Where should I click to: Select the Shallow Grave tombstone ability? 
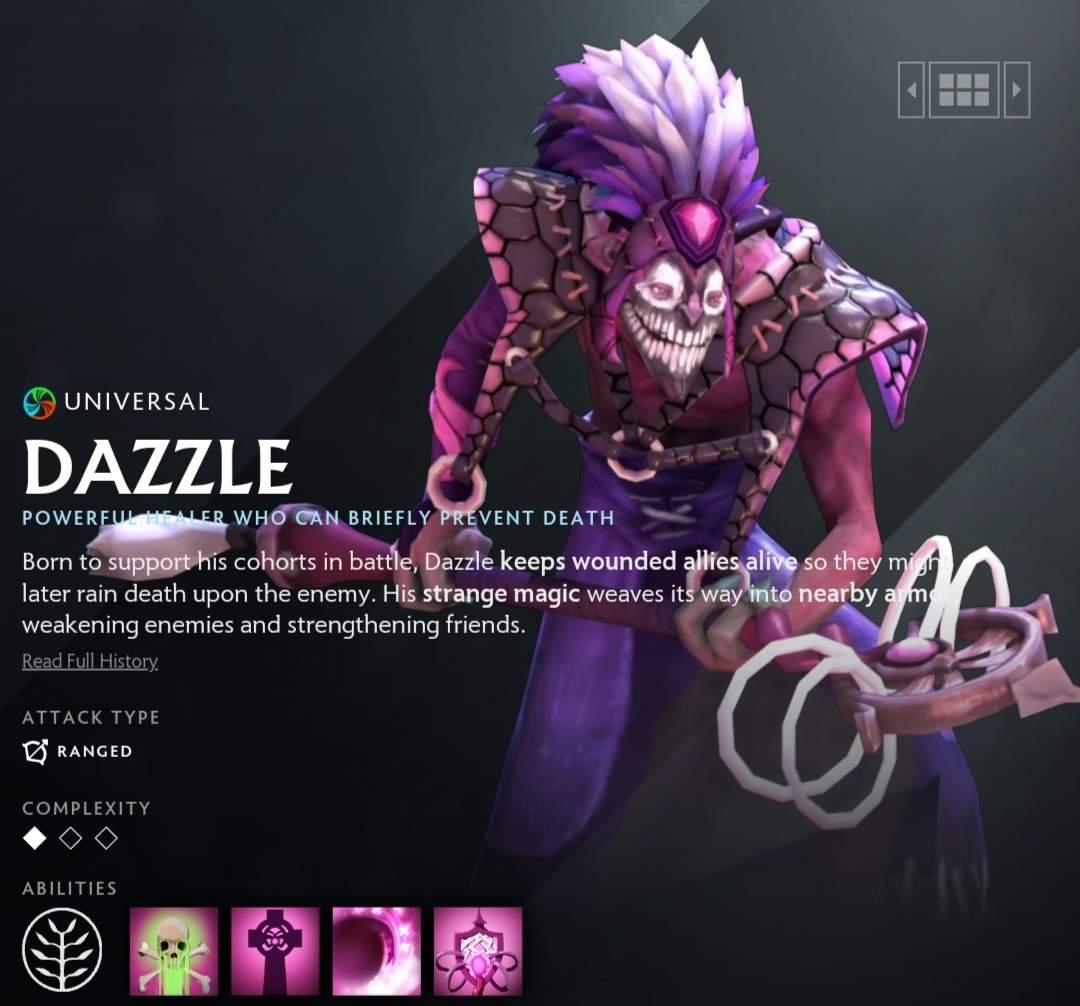point(275,951)
